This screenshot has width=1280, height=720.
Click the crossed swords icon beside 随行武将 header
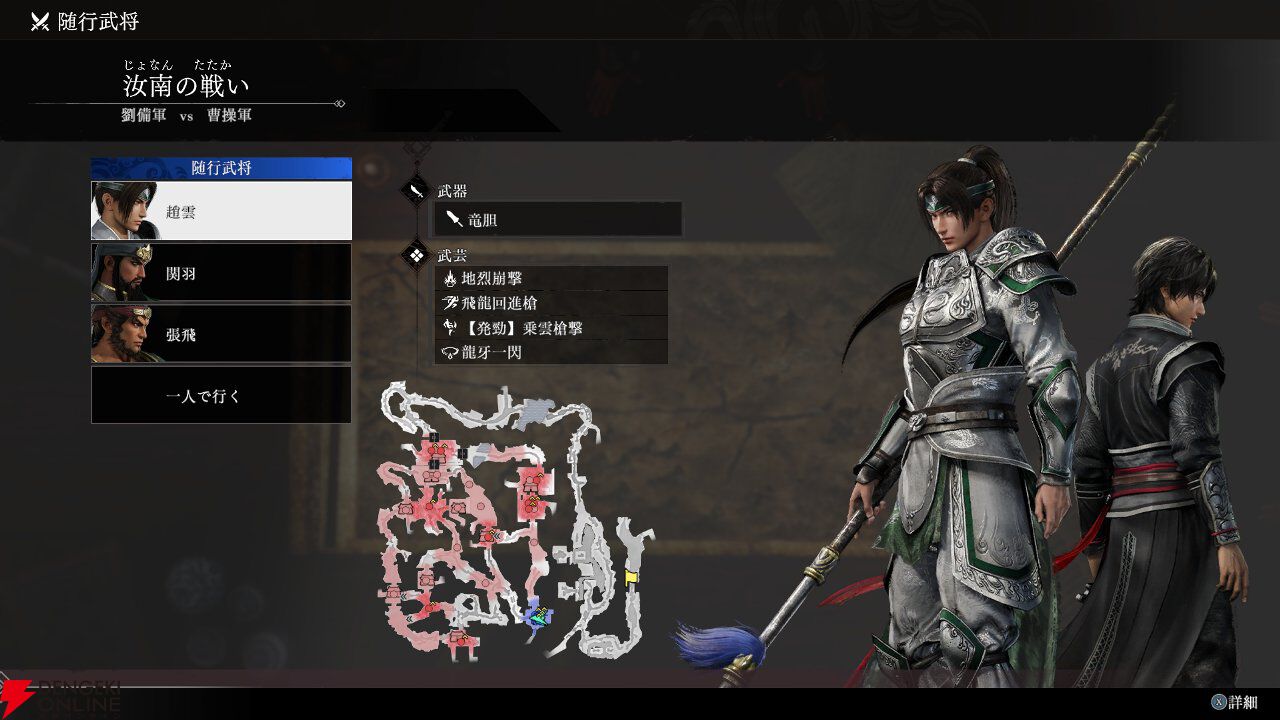(x=38, y=18)
